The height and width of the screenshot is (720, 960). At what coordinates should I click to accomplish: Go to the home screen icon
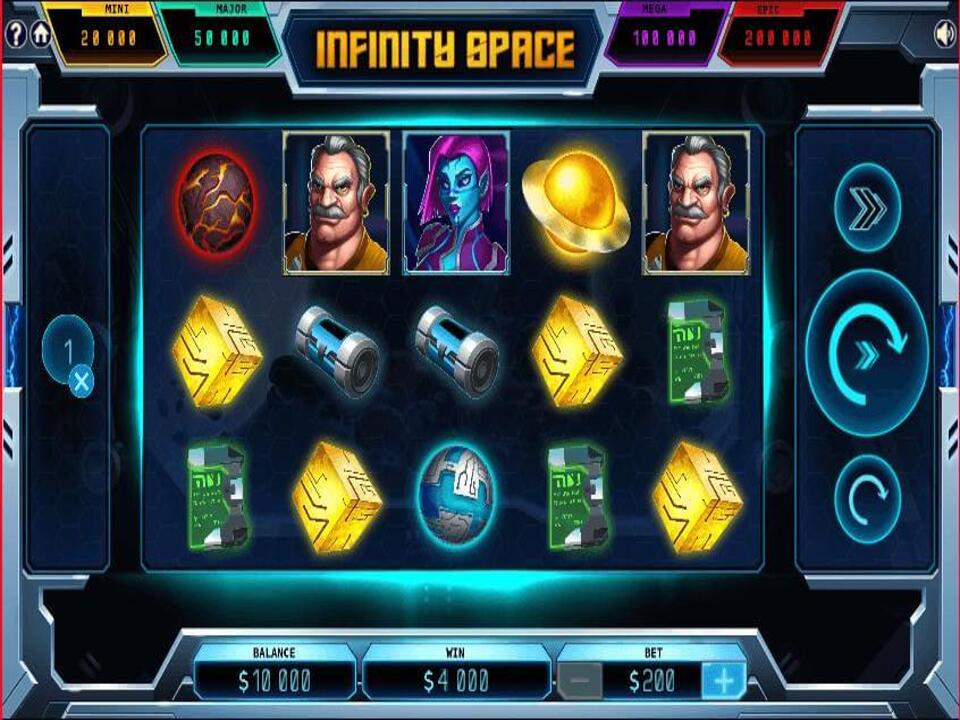pos(41,33)
